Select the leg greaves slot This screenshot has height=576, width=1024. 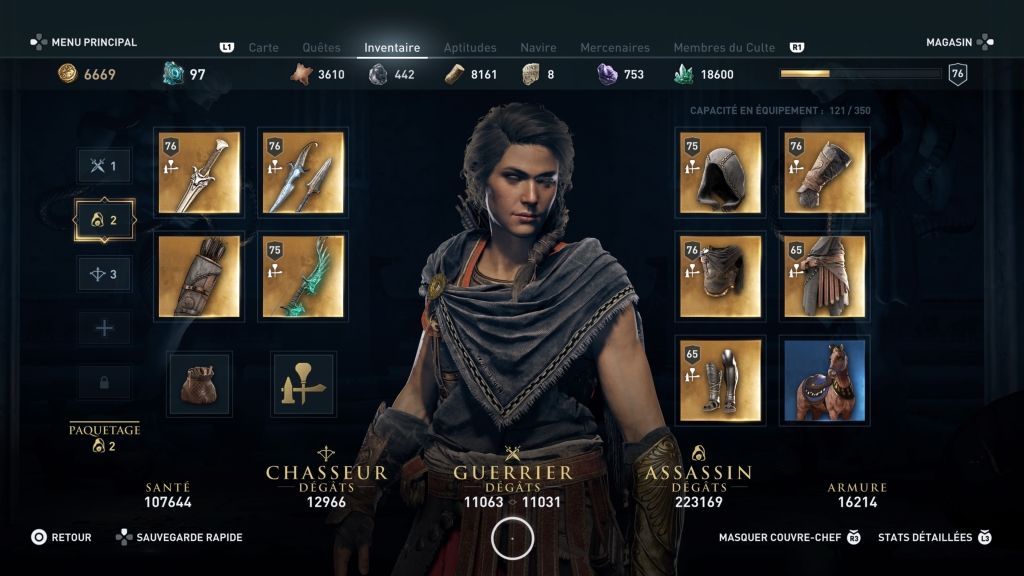tap(720, 379)
